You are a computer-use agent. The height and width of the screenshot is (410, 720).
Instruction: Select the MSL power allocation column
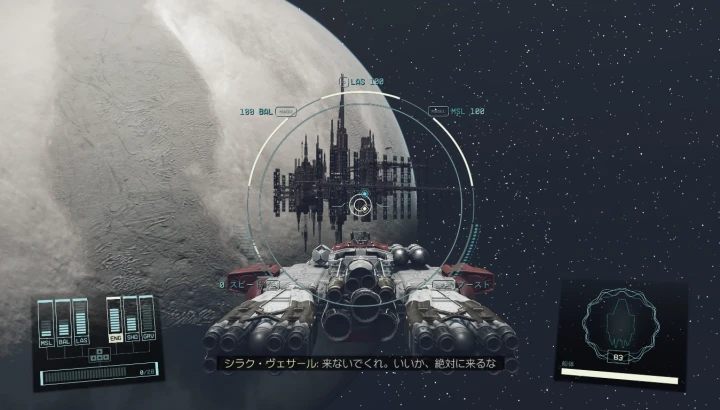(46, 323)
